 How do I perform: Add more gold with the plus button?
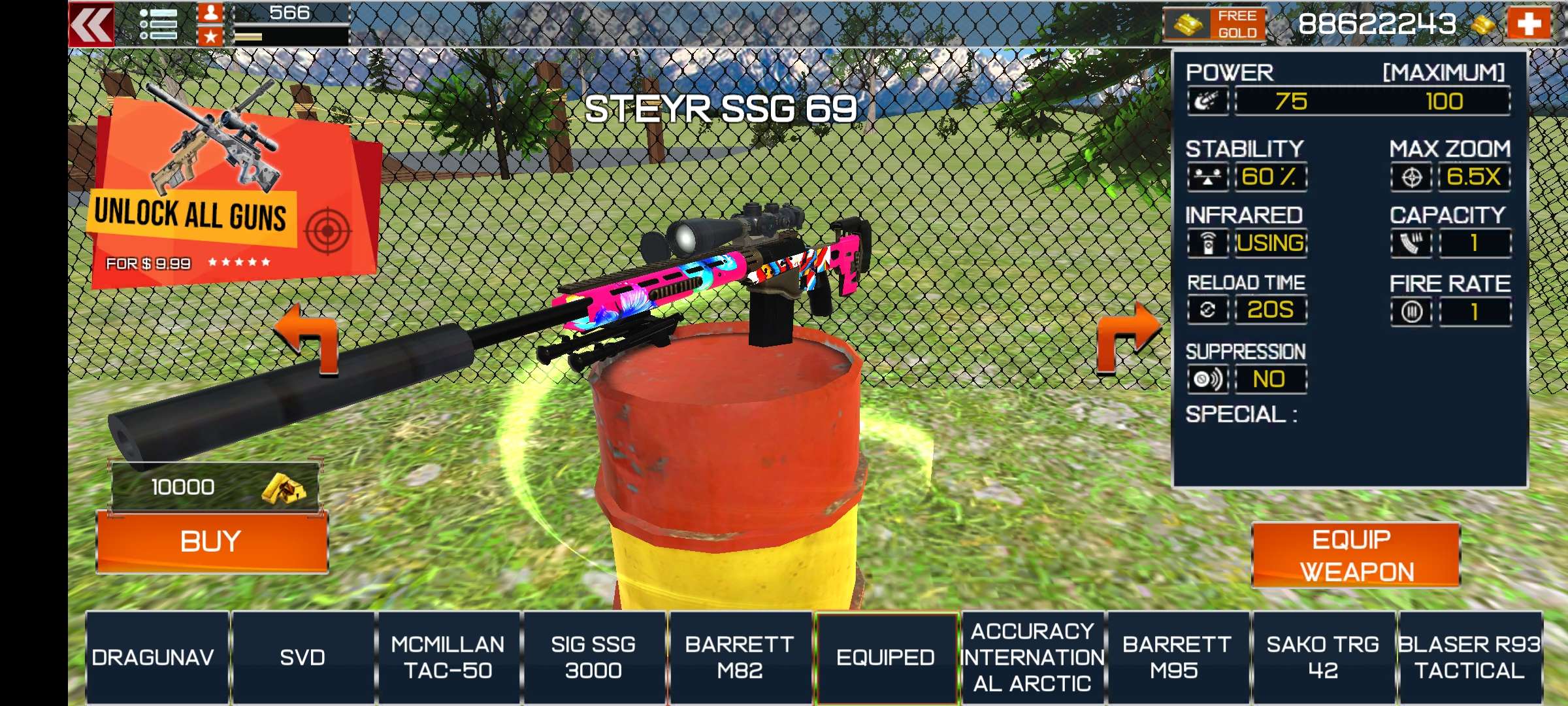coord(1528,25)
